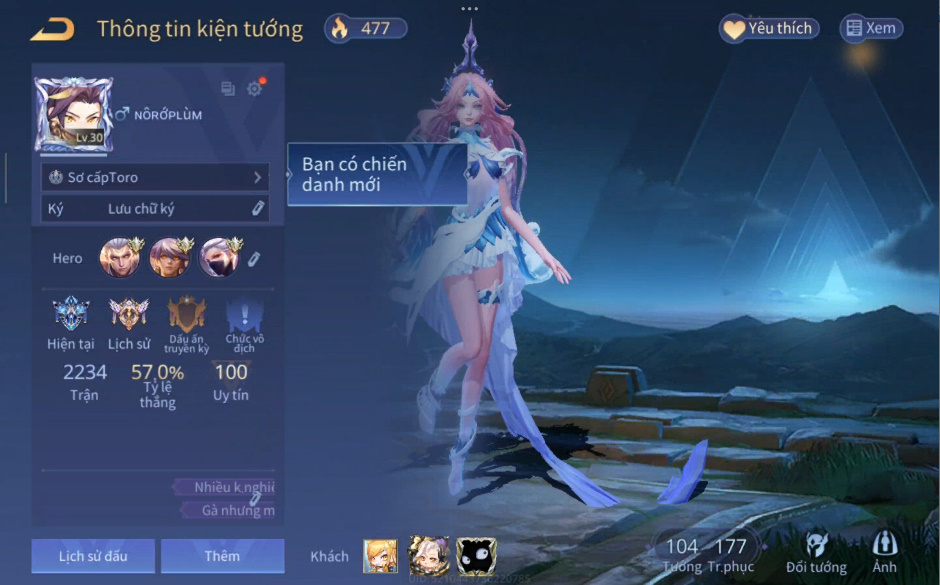Open the Ảnh photo option
940x585 pixels.
[884, 553]
